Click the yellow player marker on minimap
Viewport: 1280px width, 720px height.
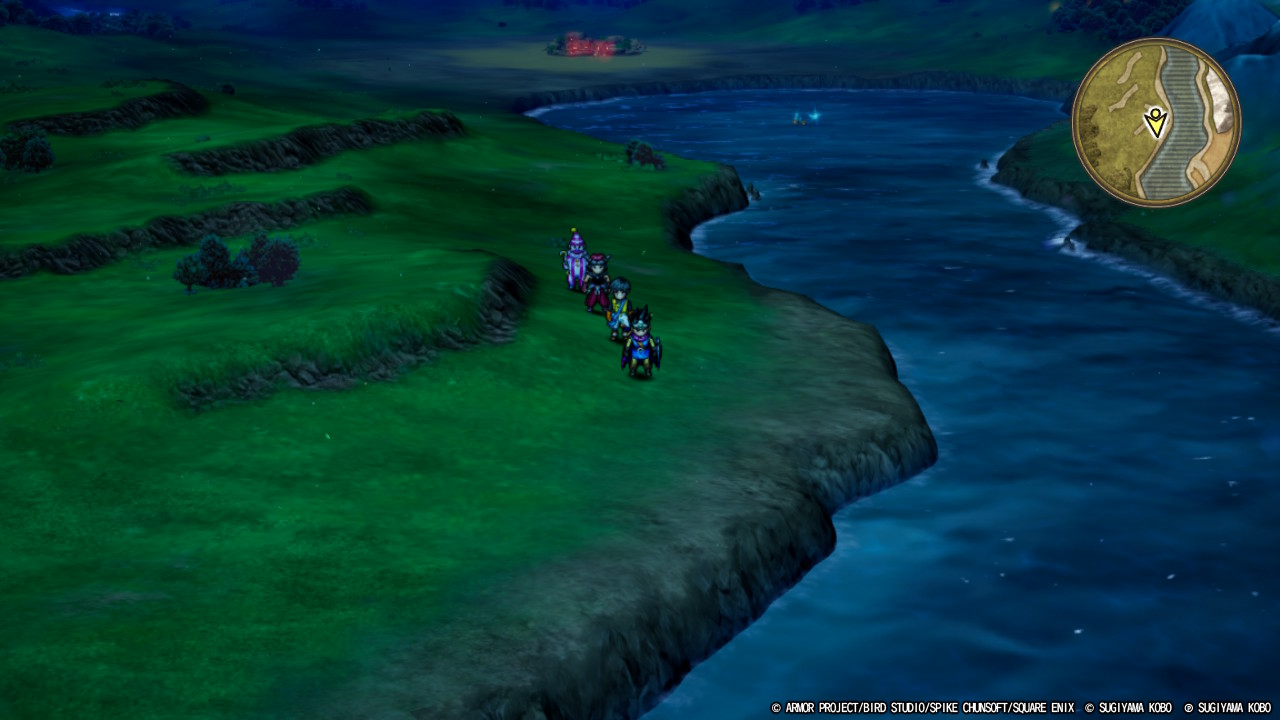click(x=1156, y=122)
